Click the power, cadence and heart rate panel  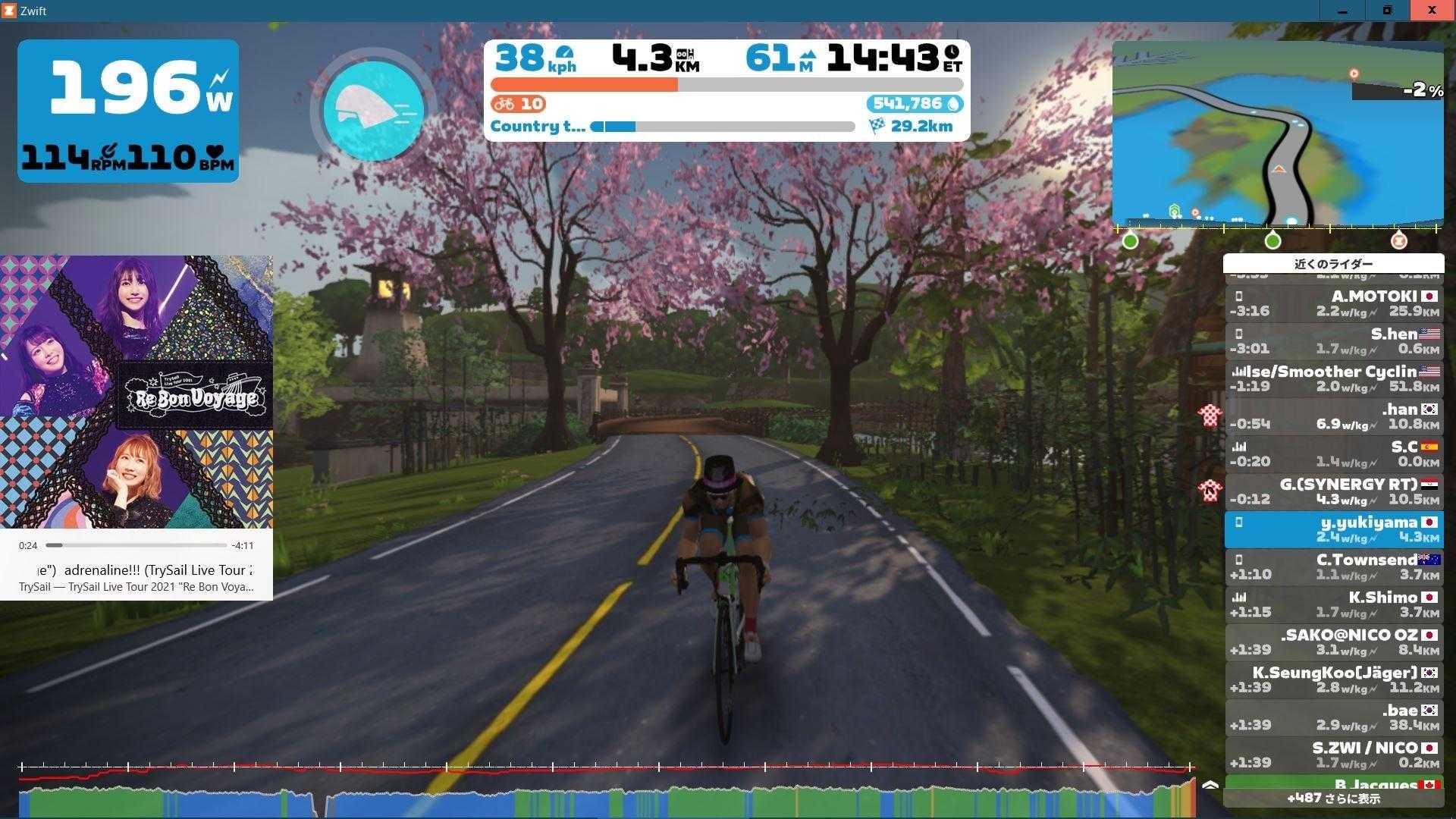point(128,111)
